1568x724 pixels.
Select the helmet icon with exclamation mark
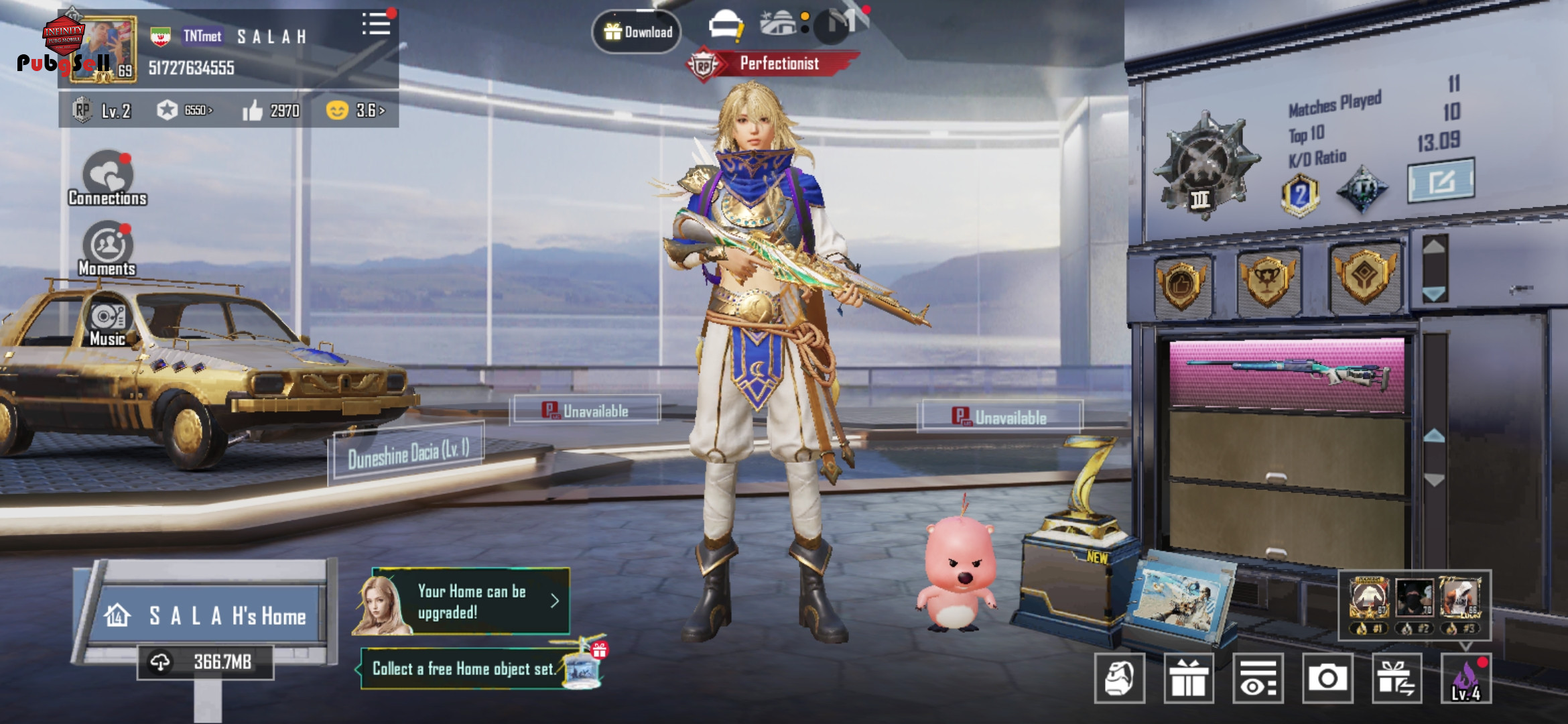pyautogui.click(x=726, y=27)
